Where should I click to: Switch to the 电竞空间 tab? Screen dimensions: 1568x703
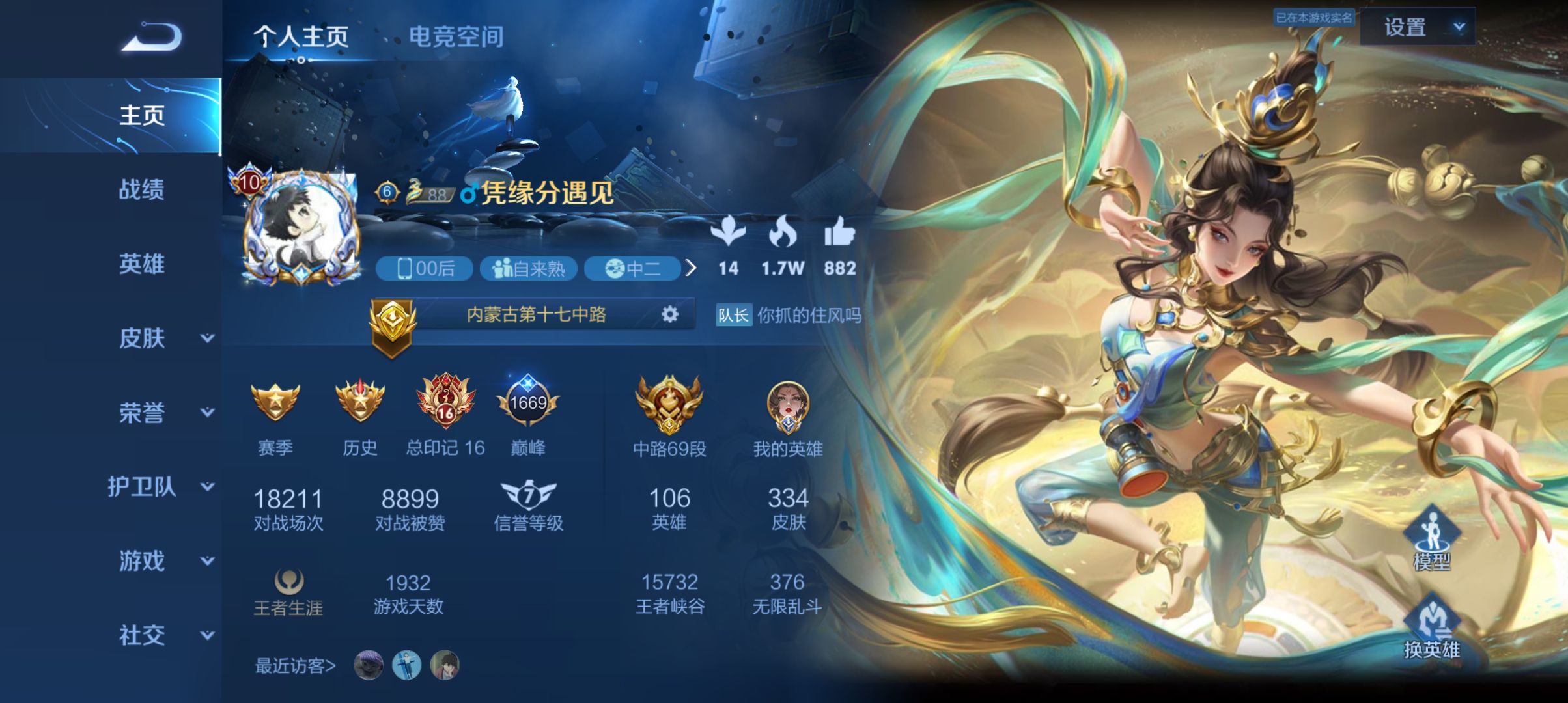(x=456, y=37)
